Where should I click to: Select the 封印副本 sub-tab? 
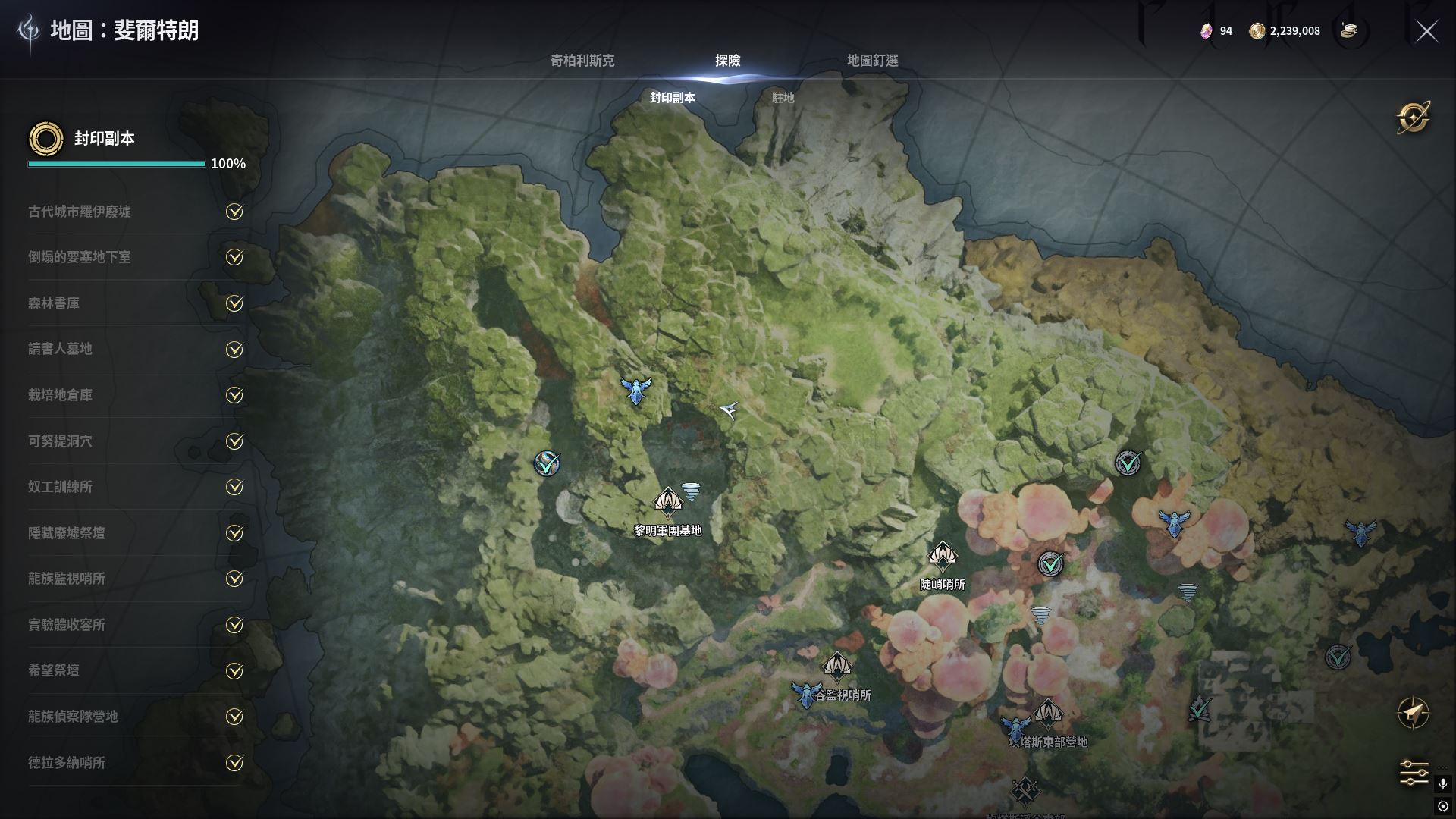point(672,98)
